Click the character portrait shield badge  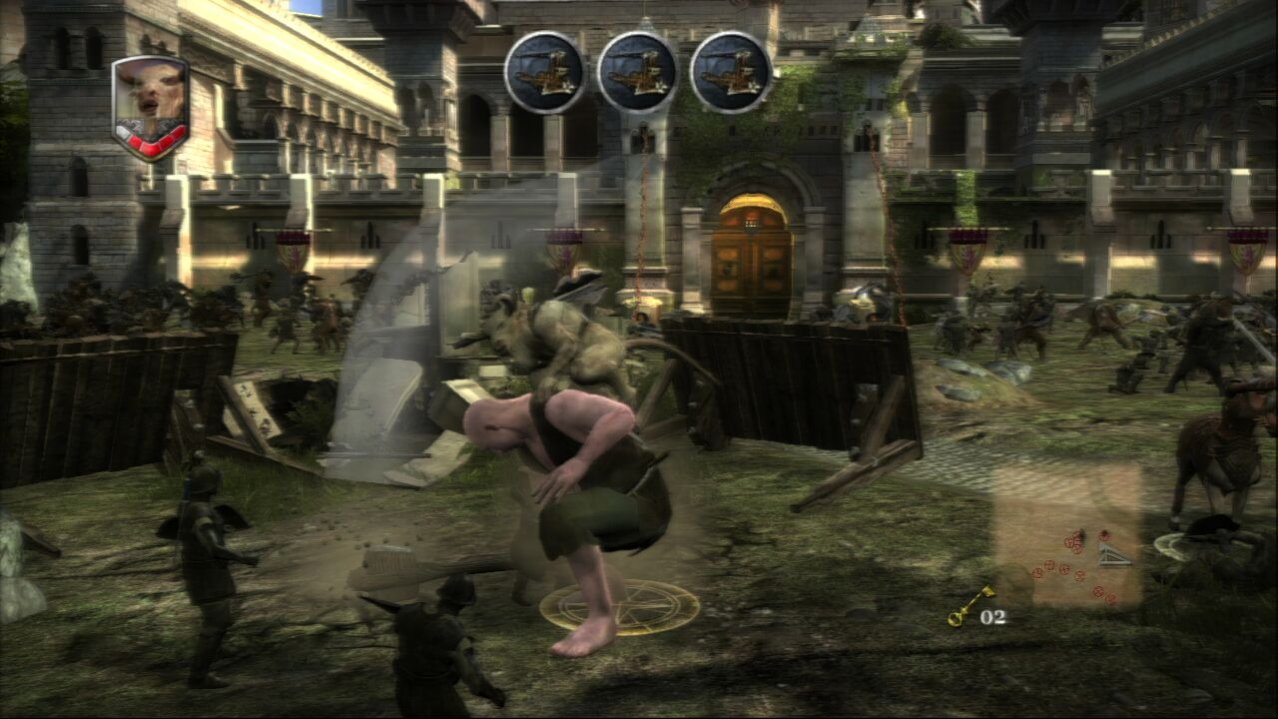pyautogui.click(x=151, y=104)
